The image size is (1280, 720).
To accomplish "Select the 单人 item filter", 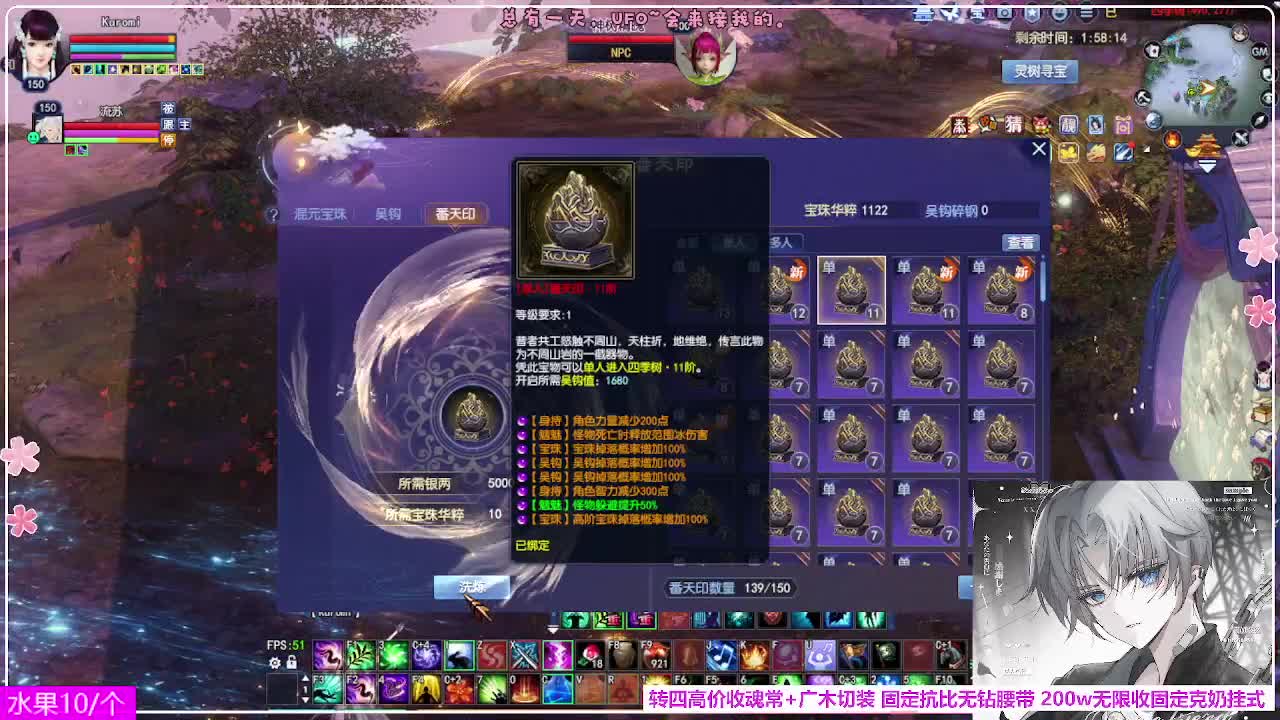I will point(735,241).
